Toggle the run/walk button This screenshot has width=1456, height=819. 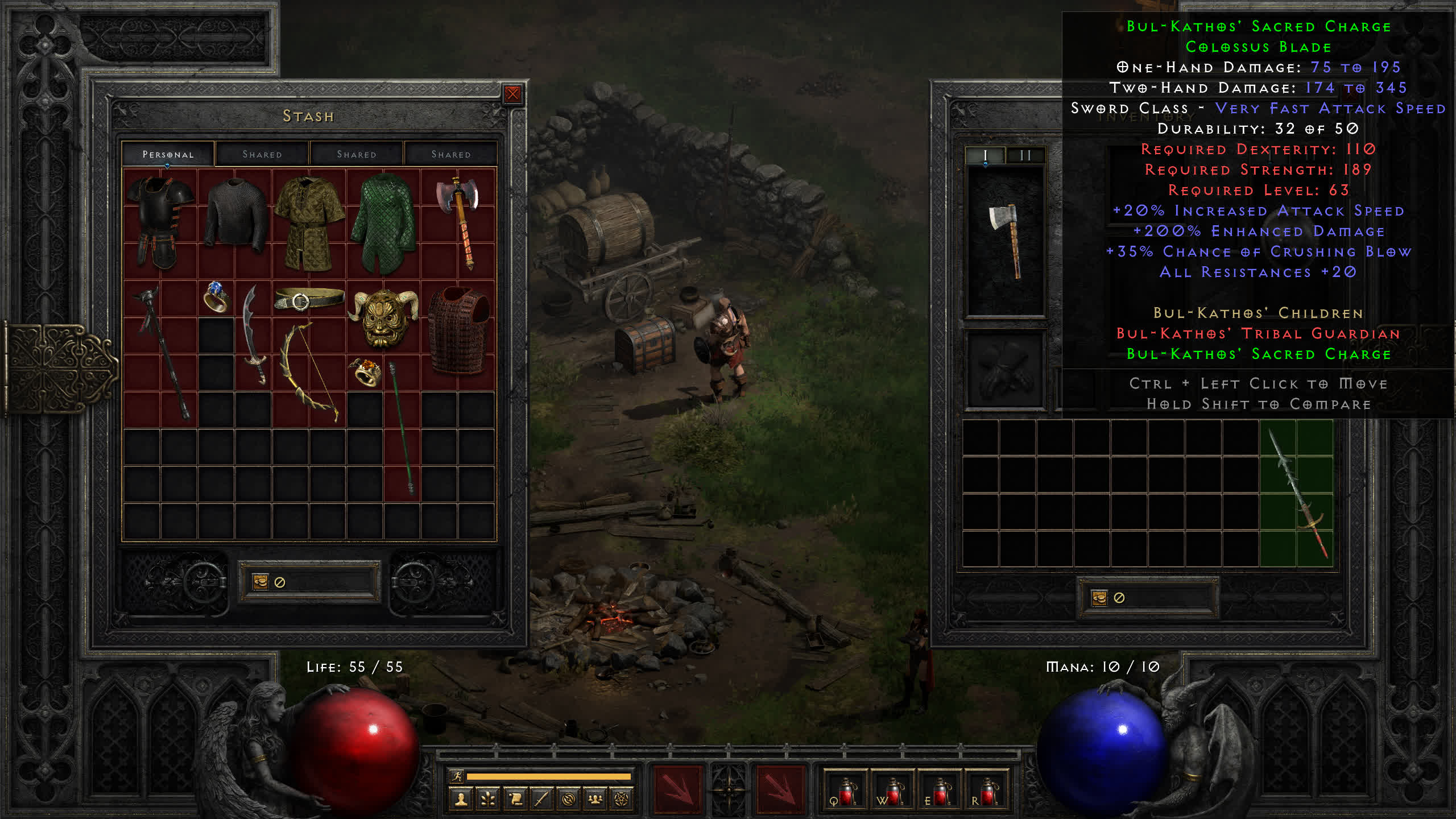point(457,776)
